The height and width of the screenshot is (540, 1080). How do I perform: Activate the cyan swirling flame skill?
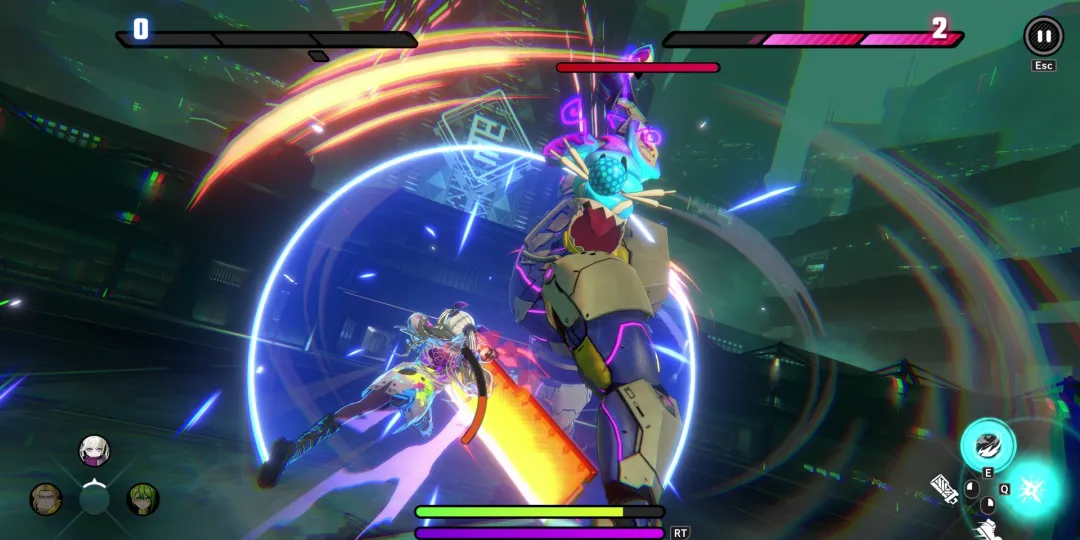(988, 445)
